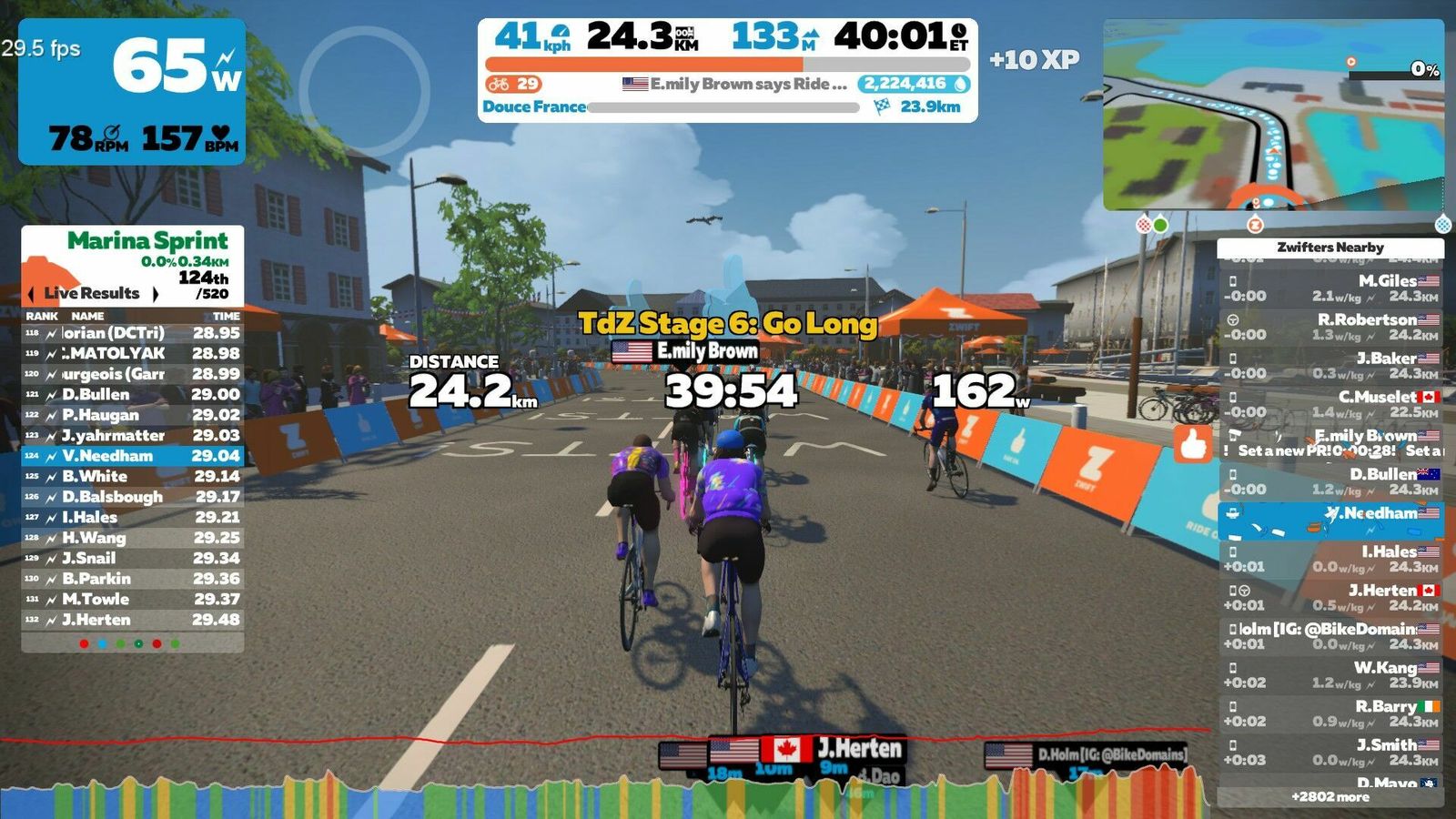The height and width of the screenshot is (819, 1456).
Task: Select M.Giles in the Zwifters Nearby list
Action: (1330, 288)
